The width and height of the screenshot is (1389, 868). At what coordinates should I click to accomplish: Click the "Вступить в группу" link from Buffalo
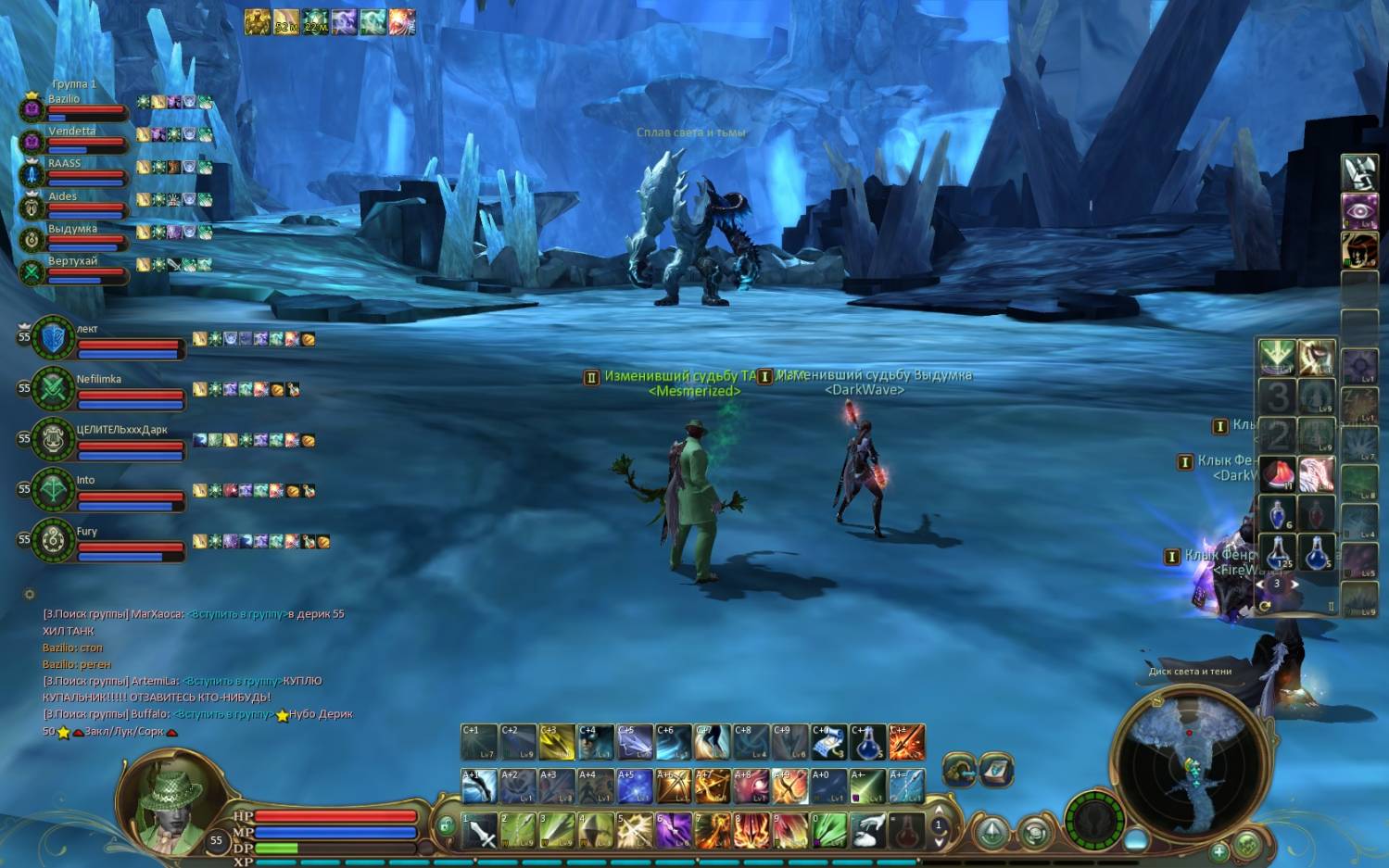222,714
